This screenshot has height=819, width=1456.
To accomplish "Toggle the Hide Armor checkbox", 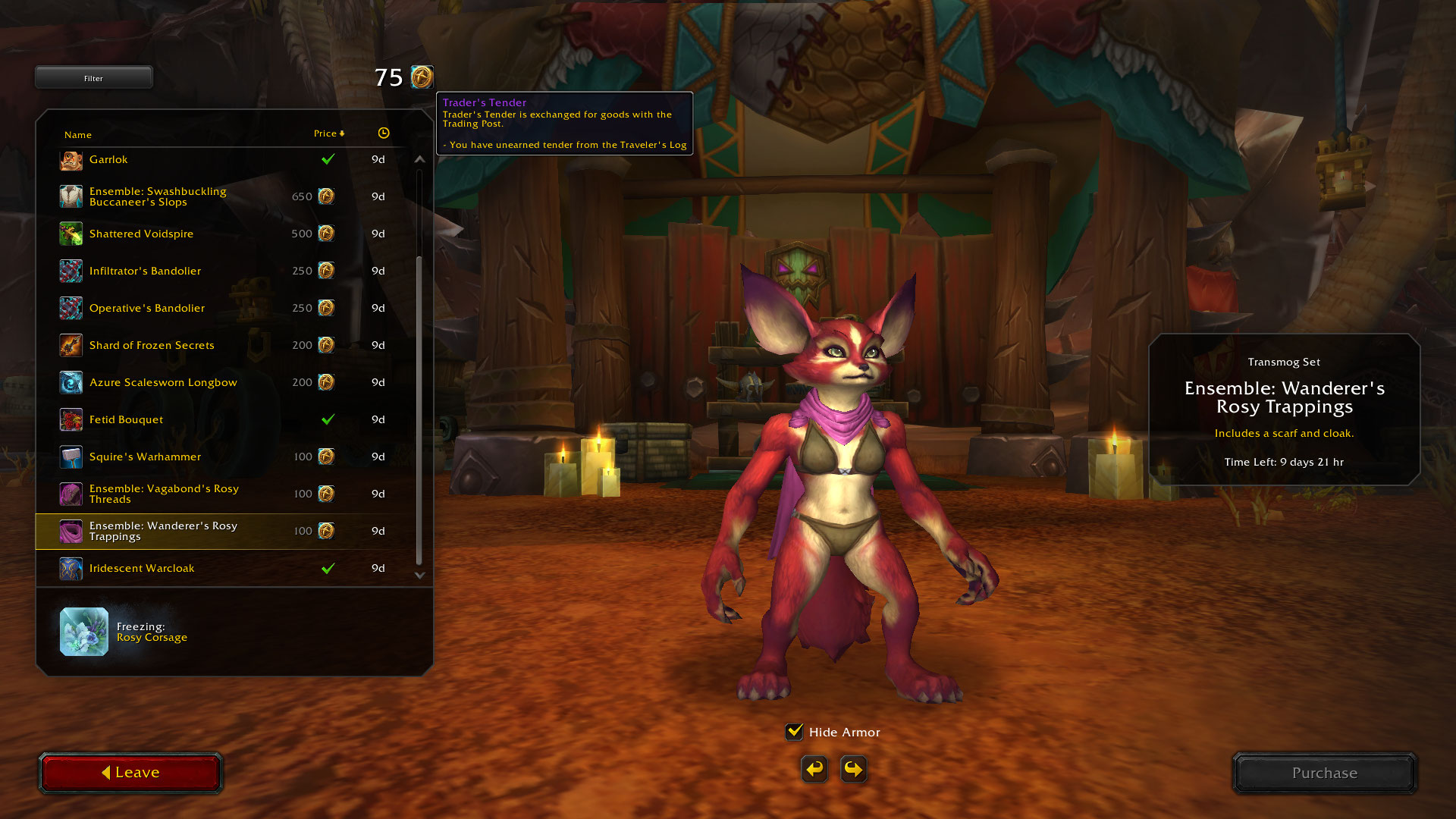I will (795, 732).
